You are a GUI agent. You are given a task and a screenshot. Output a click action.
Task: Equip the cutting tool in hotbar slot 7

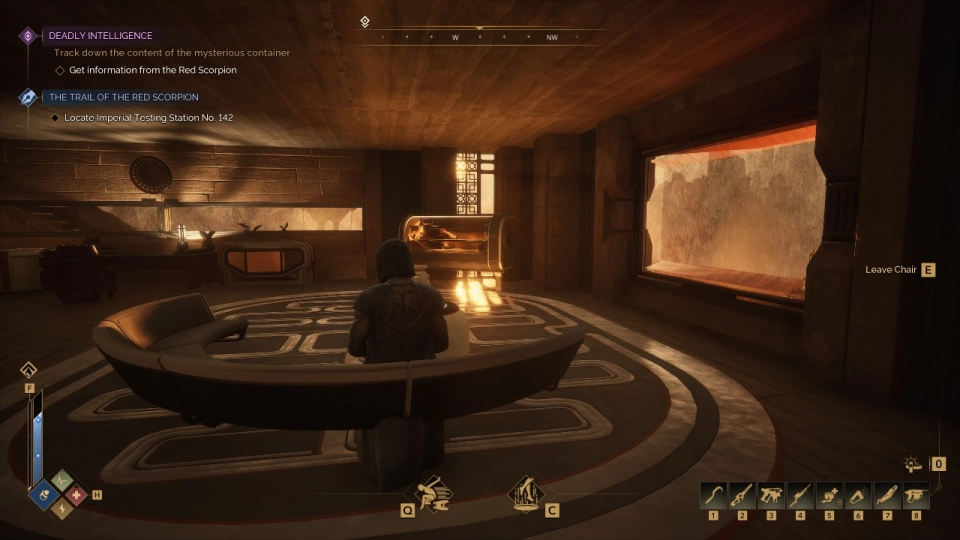(887, 494)
